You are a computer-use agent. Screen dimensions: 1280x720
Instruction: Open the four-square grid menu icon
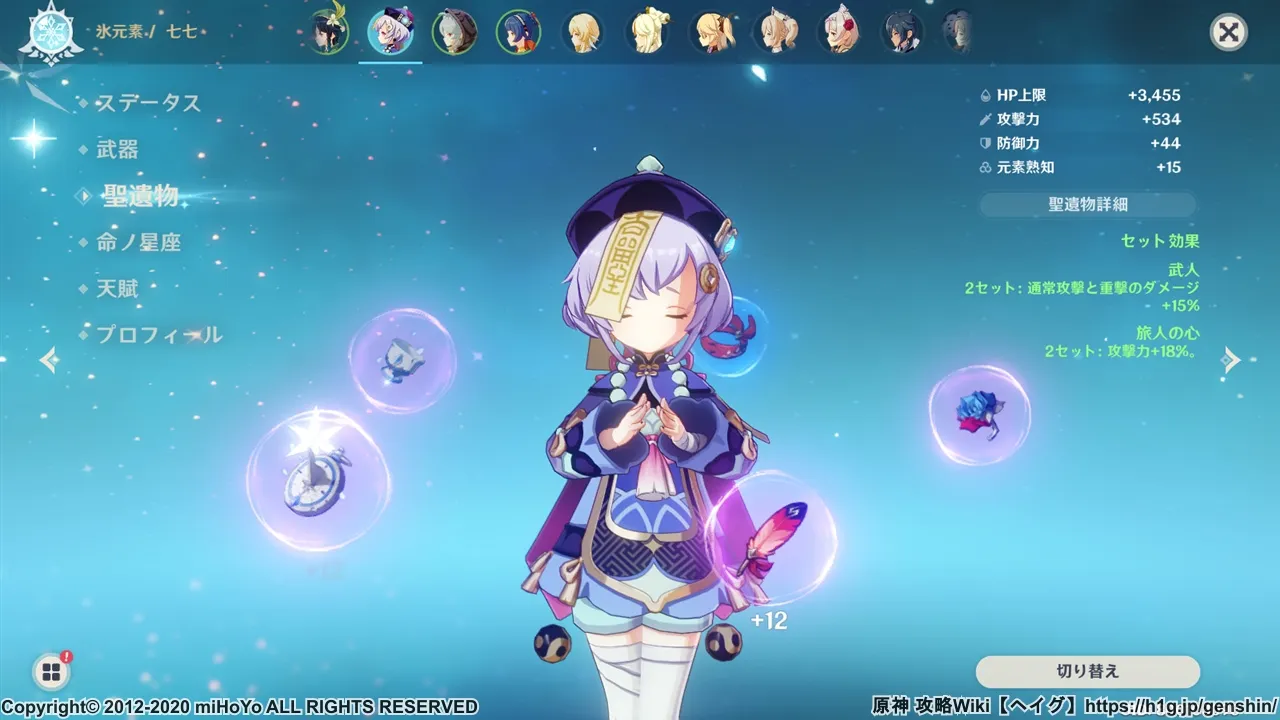[49, 671]
